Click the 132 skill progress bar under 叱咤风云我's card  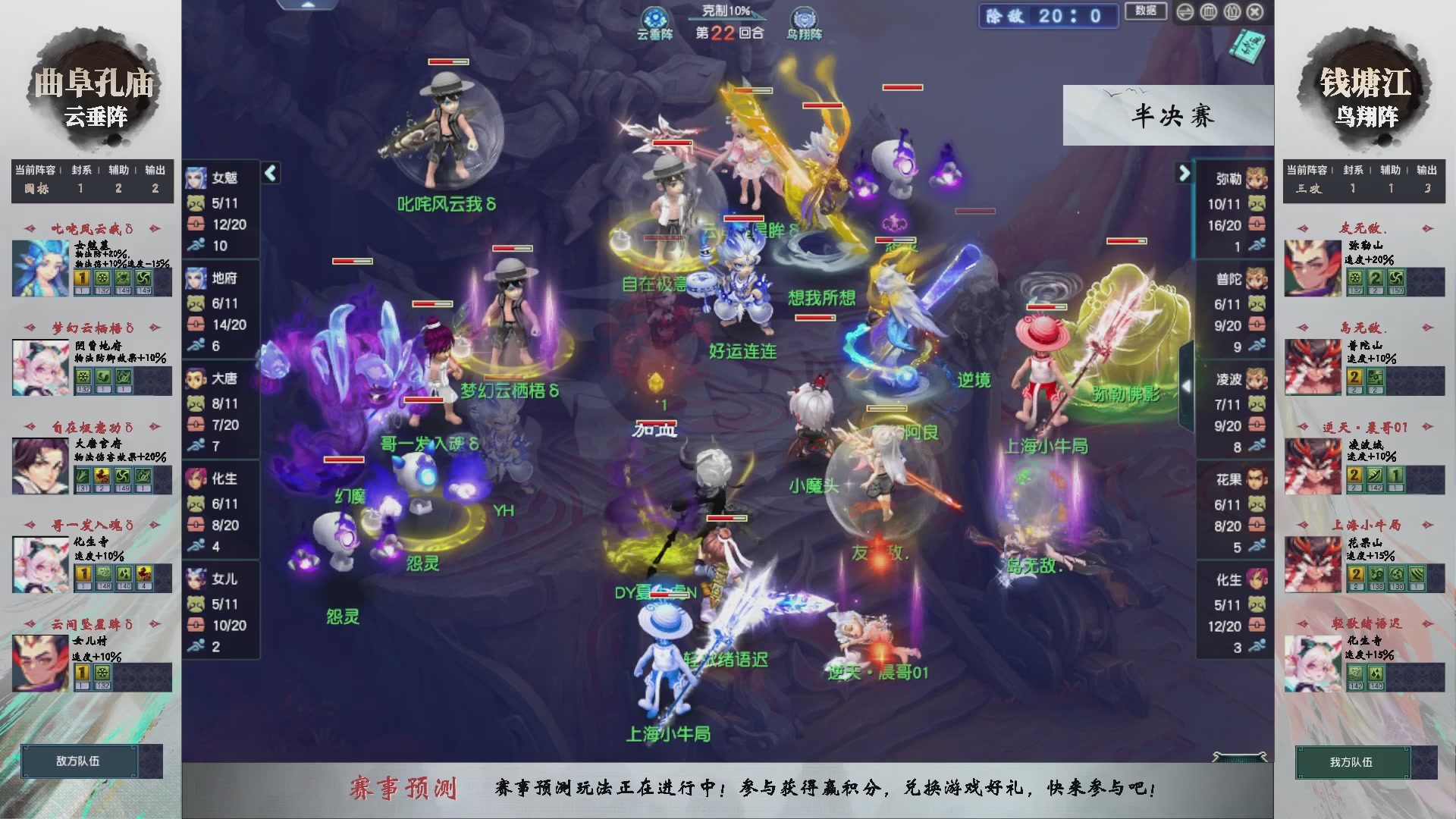(x=102, y=290)
